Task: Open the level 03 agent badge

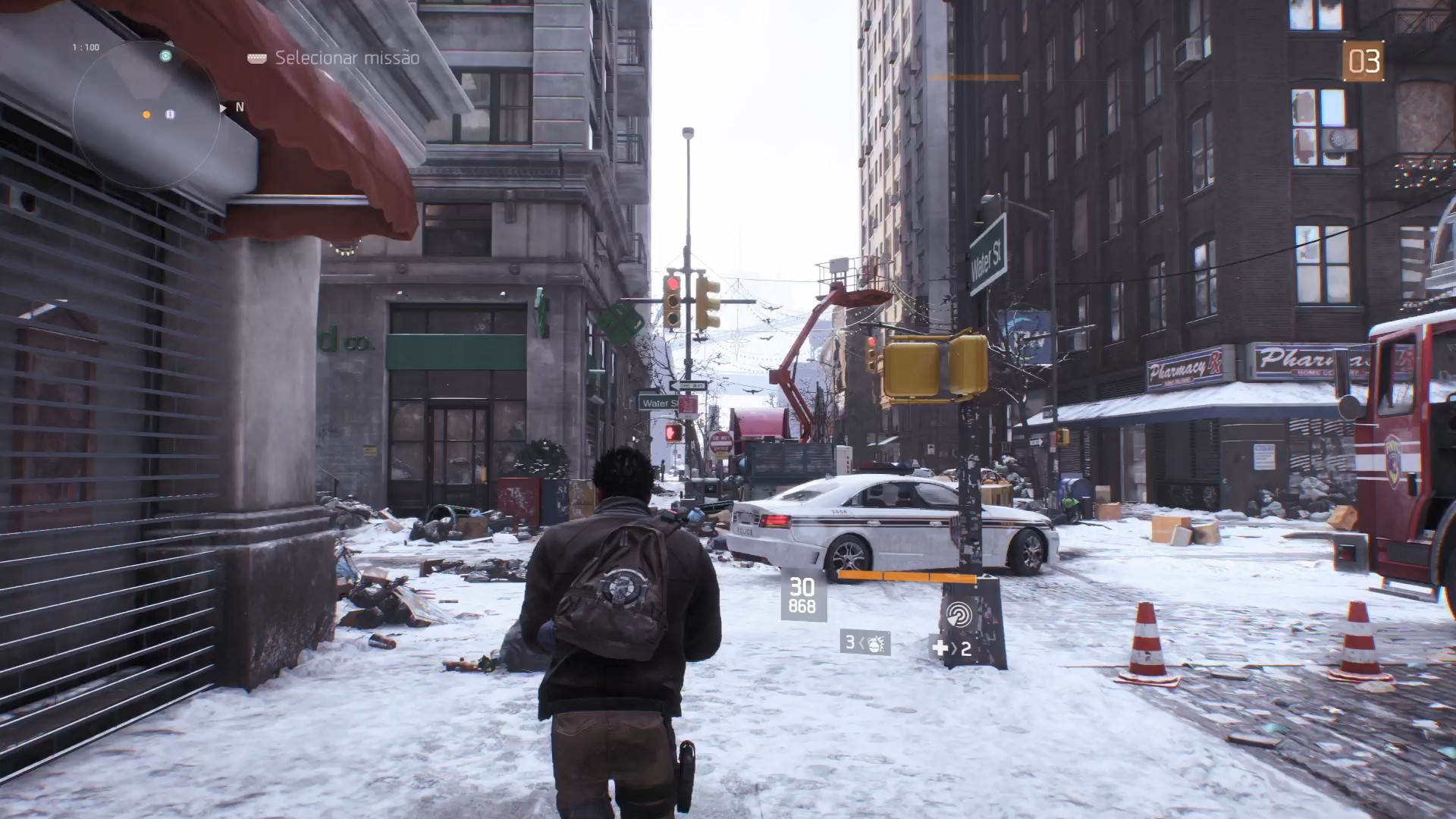Action: tap(1363, 61)
